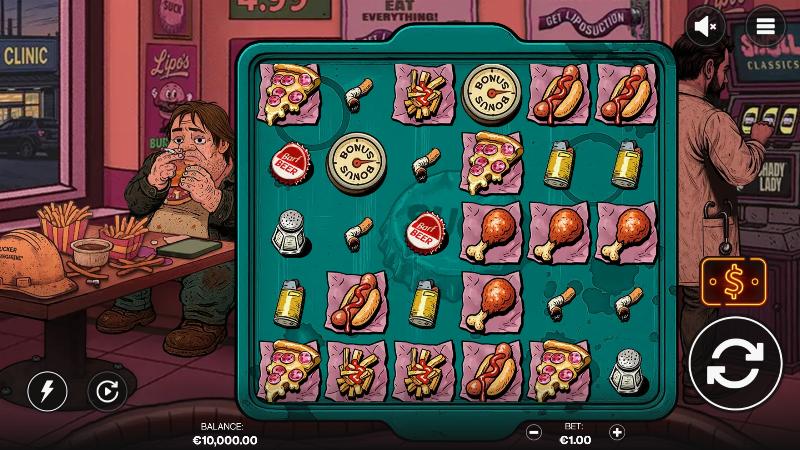Open the autoplay settings button
This screenshot has width=800, height=450.
(106, 391)
